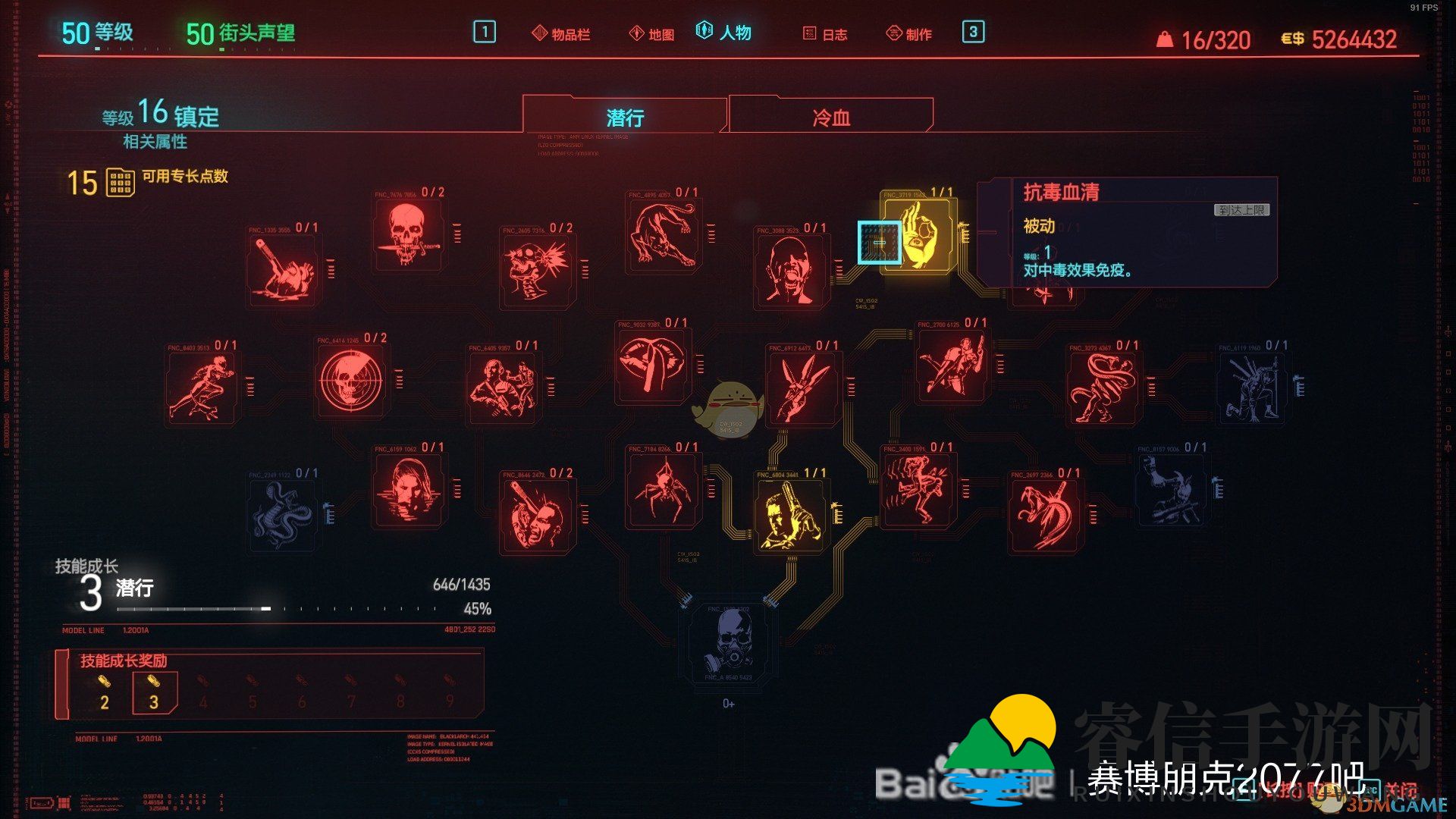Select reward tier 3 in 技能成长奖励

(x=154, y=692)
